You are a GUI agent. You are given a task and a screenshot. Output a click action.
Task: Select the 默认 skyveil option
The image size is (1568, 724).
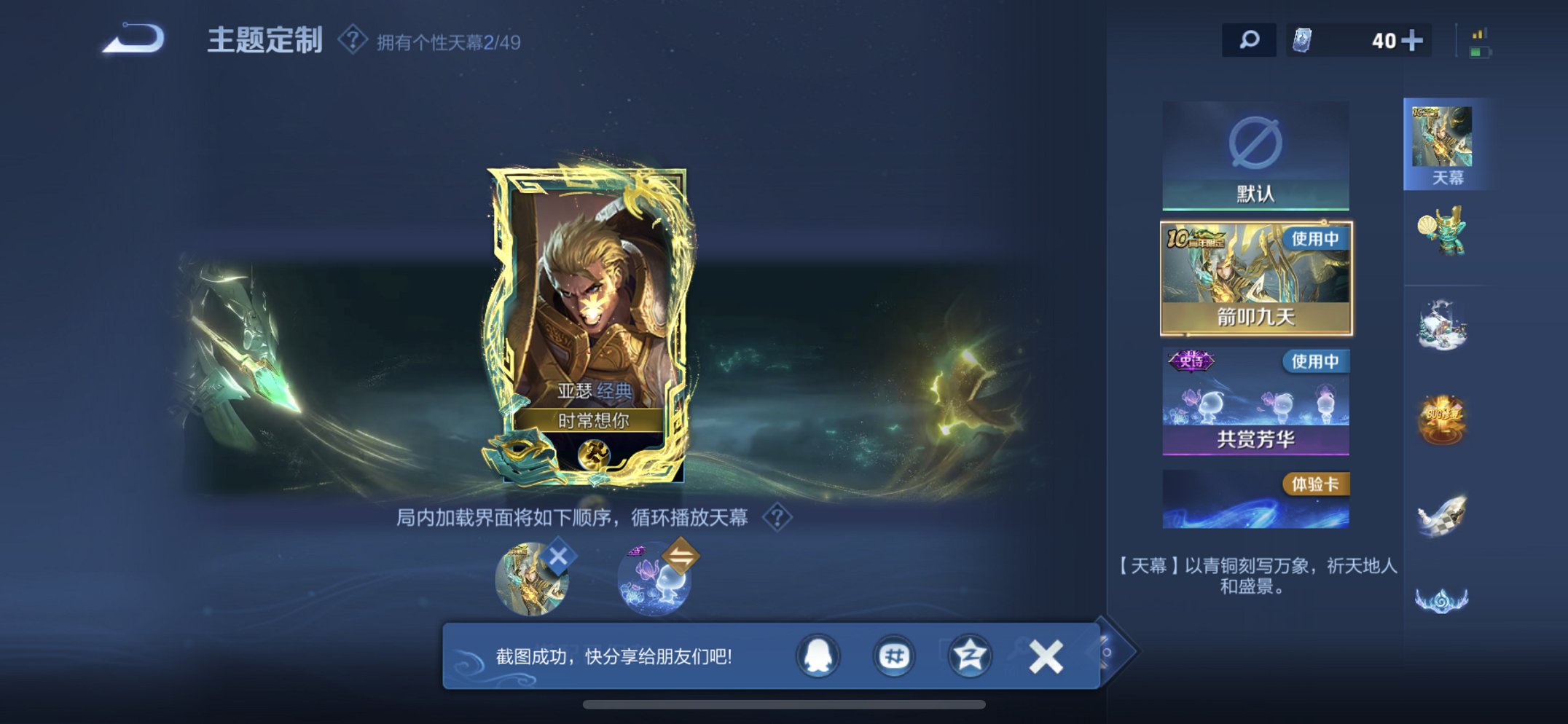click(1258, 153)
